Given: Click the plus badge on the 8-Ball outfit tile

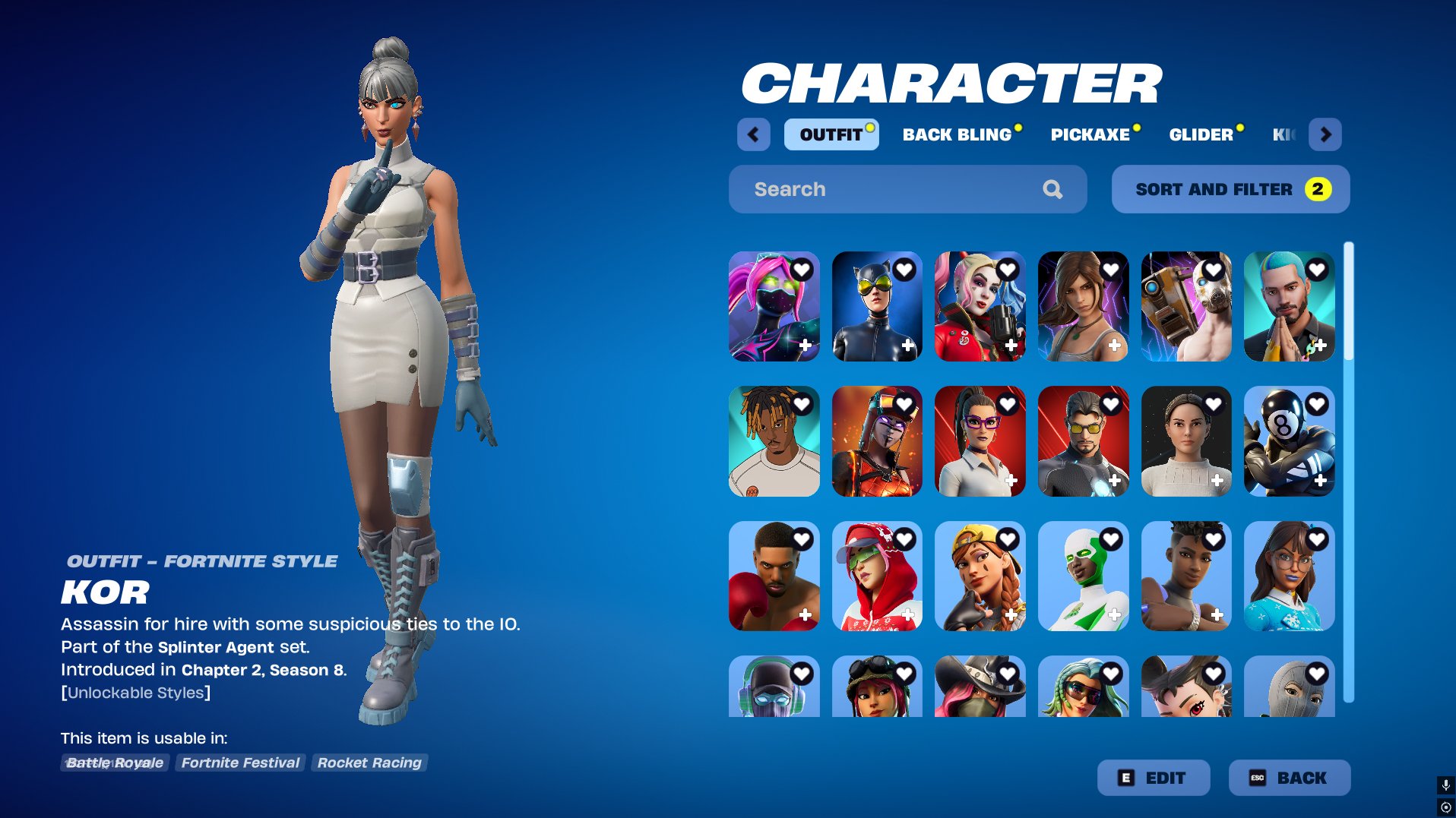Looking at the screenshot, I should click(1321, 480).
